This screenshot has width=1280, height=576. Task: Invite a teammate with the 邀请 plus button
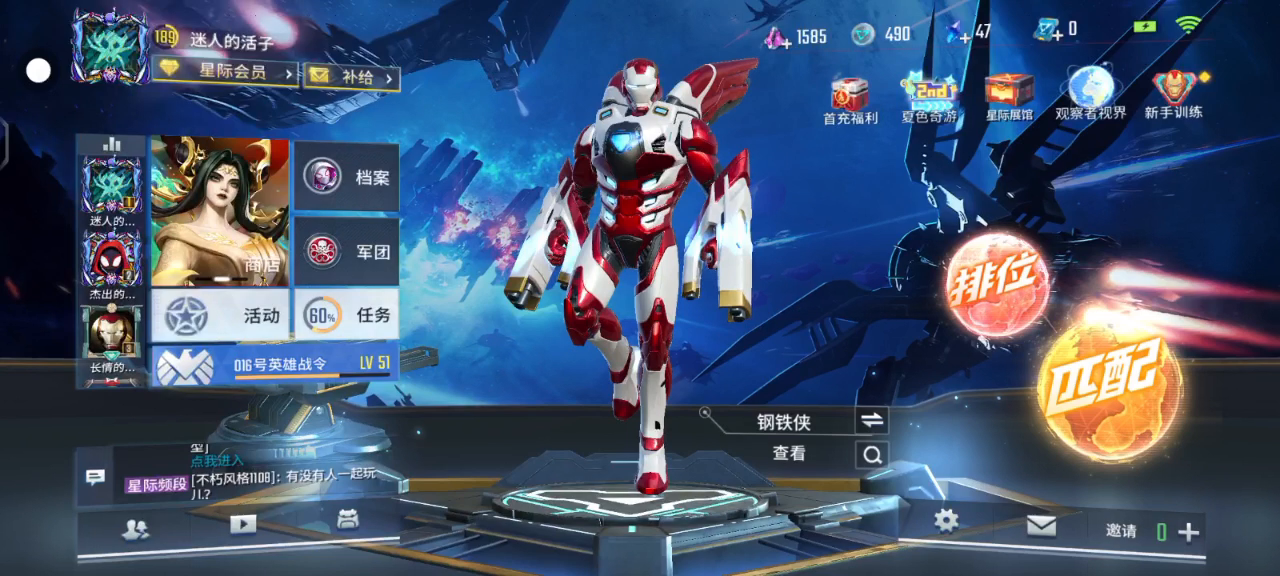coord(1189,532)
